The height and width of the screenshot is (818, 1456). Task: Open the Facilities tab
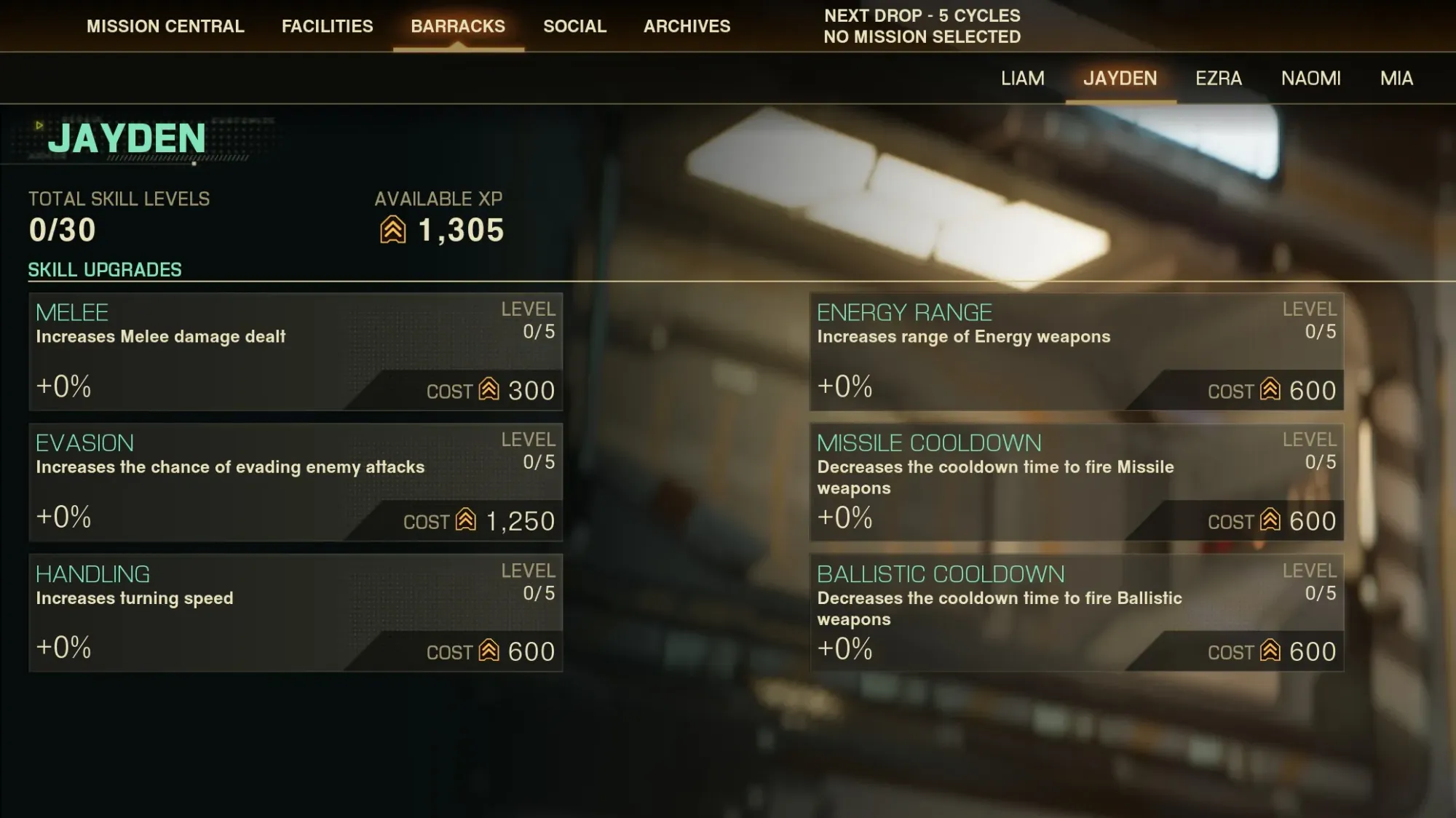[327, 26]
